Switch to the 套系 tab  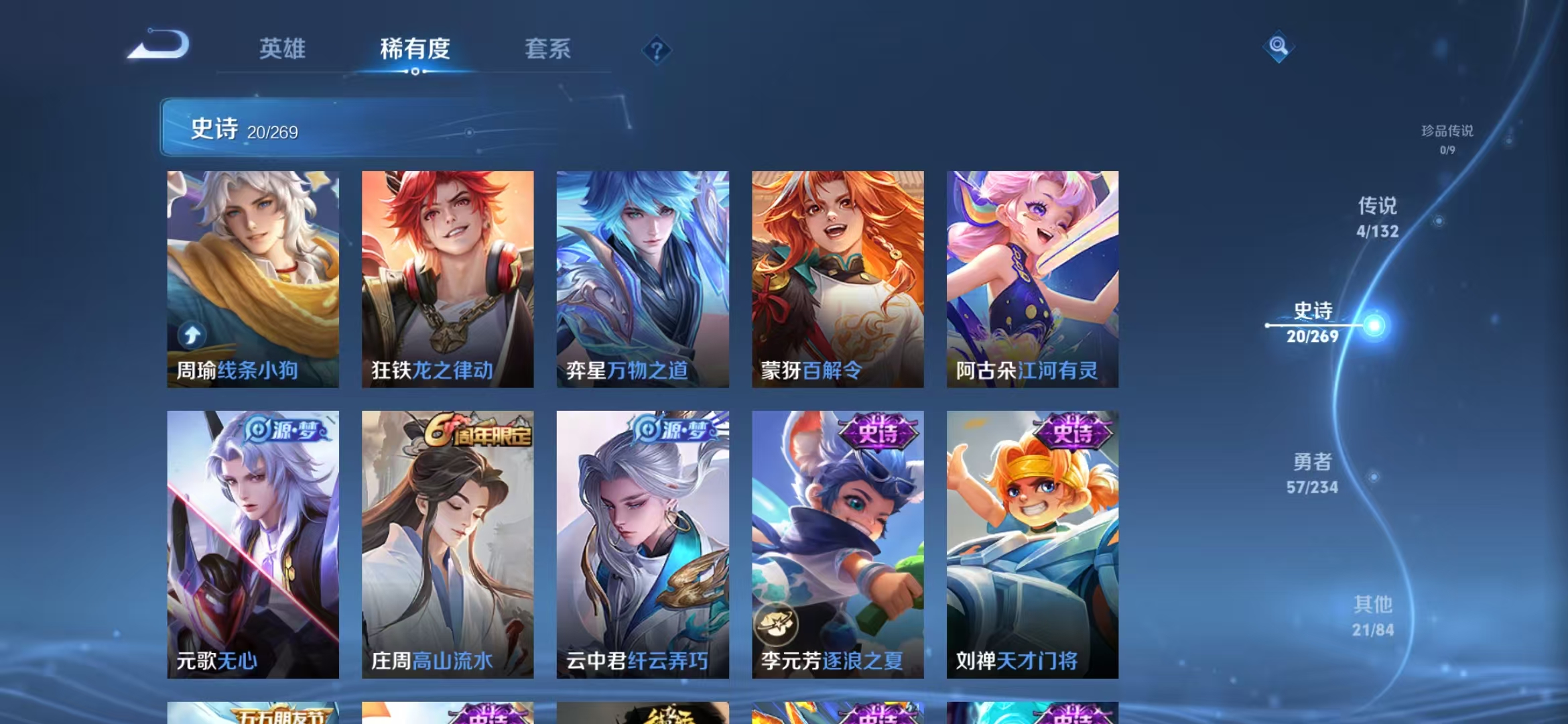point(548,50)
